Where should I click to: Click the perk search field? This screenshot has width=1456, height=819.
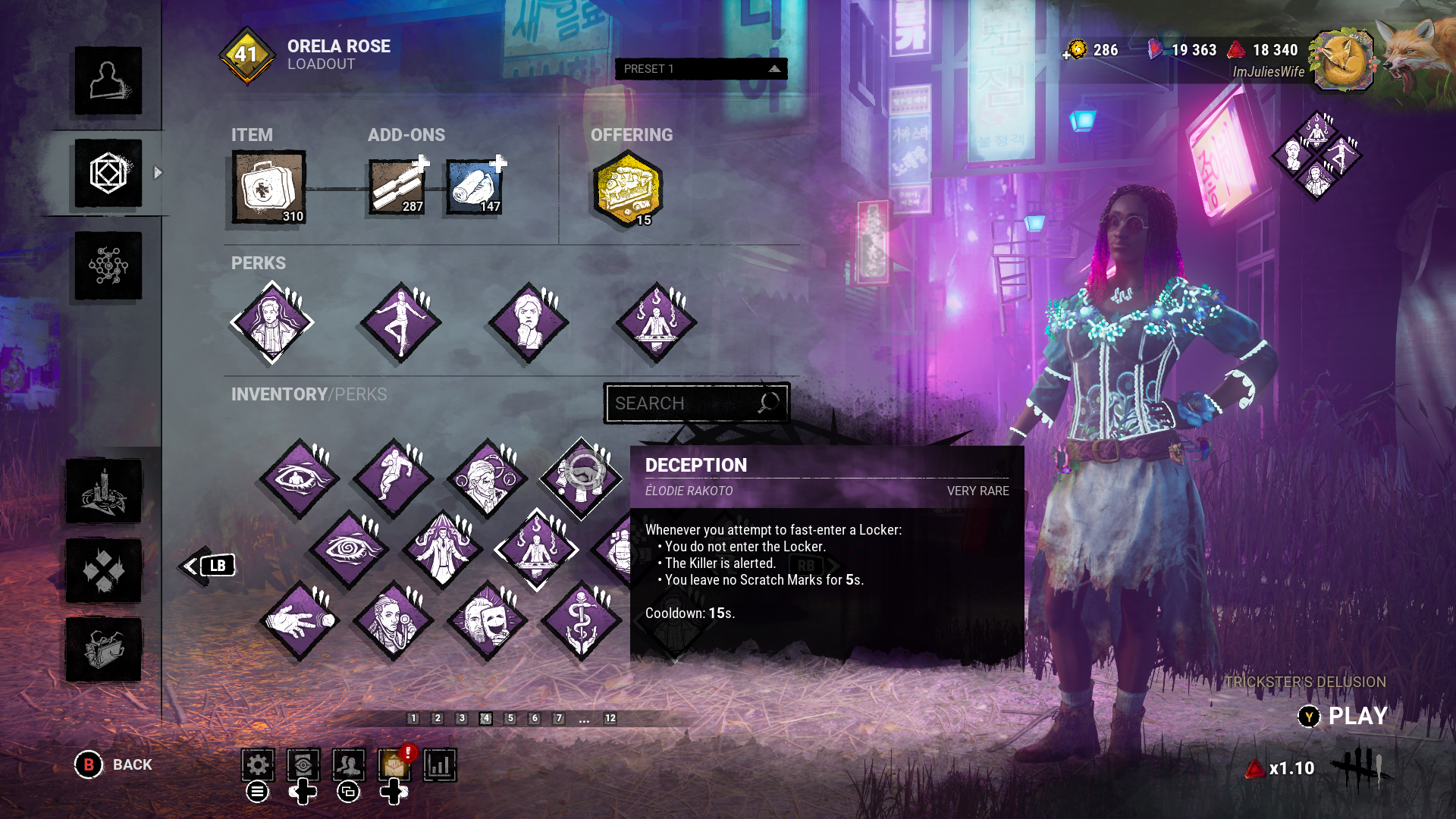pyautogui.click(x=686, y=403)
